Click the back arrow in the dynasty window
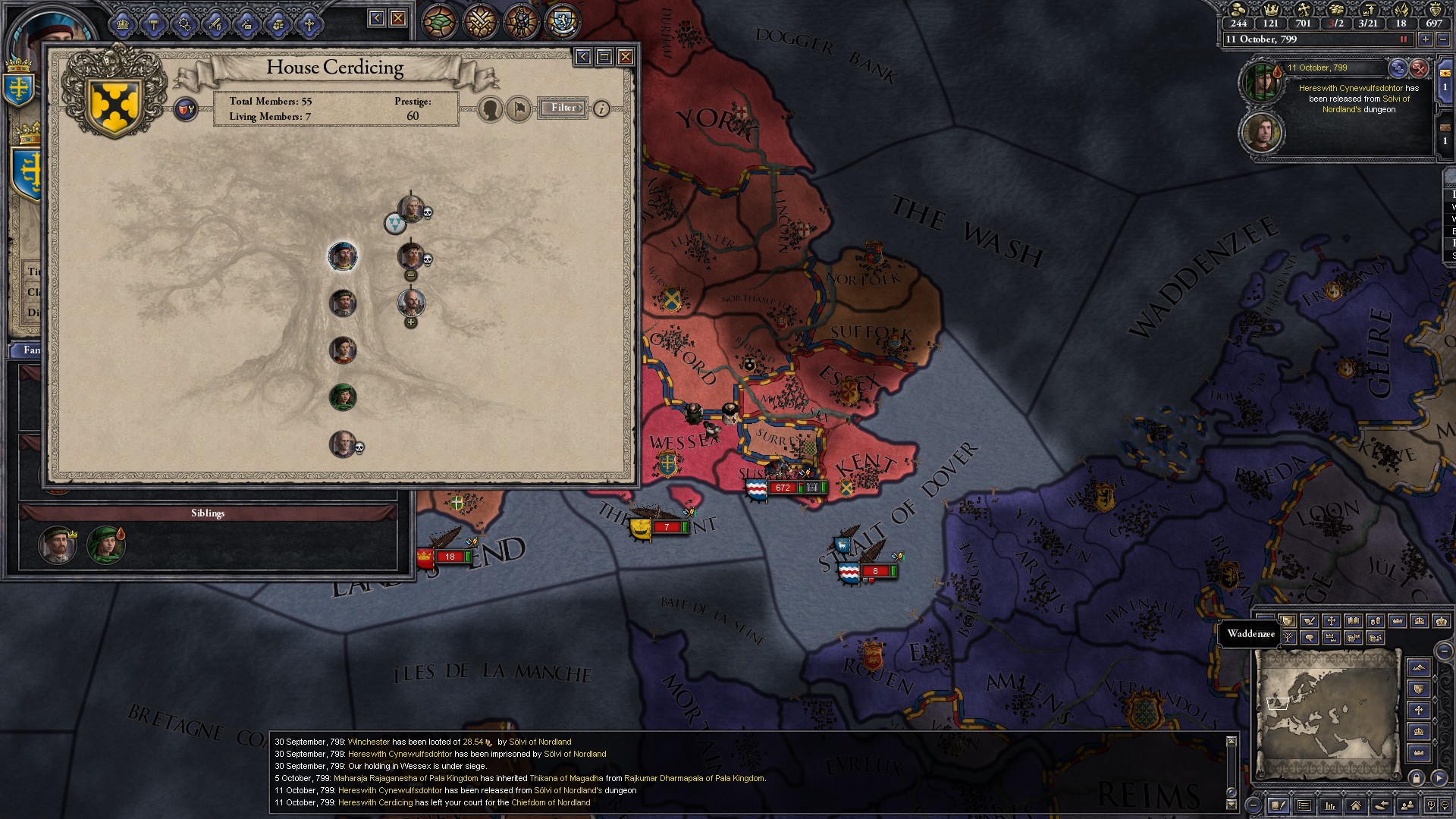Image resolution: width=1456 pixels, height=819 pixels. (582, 57)
